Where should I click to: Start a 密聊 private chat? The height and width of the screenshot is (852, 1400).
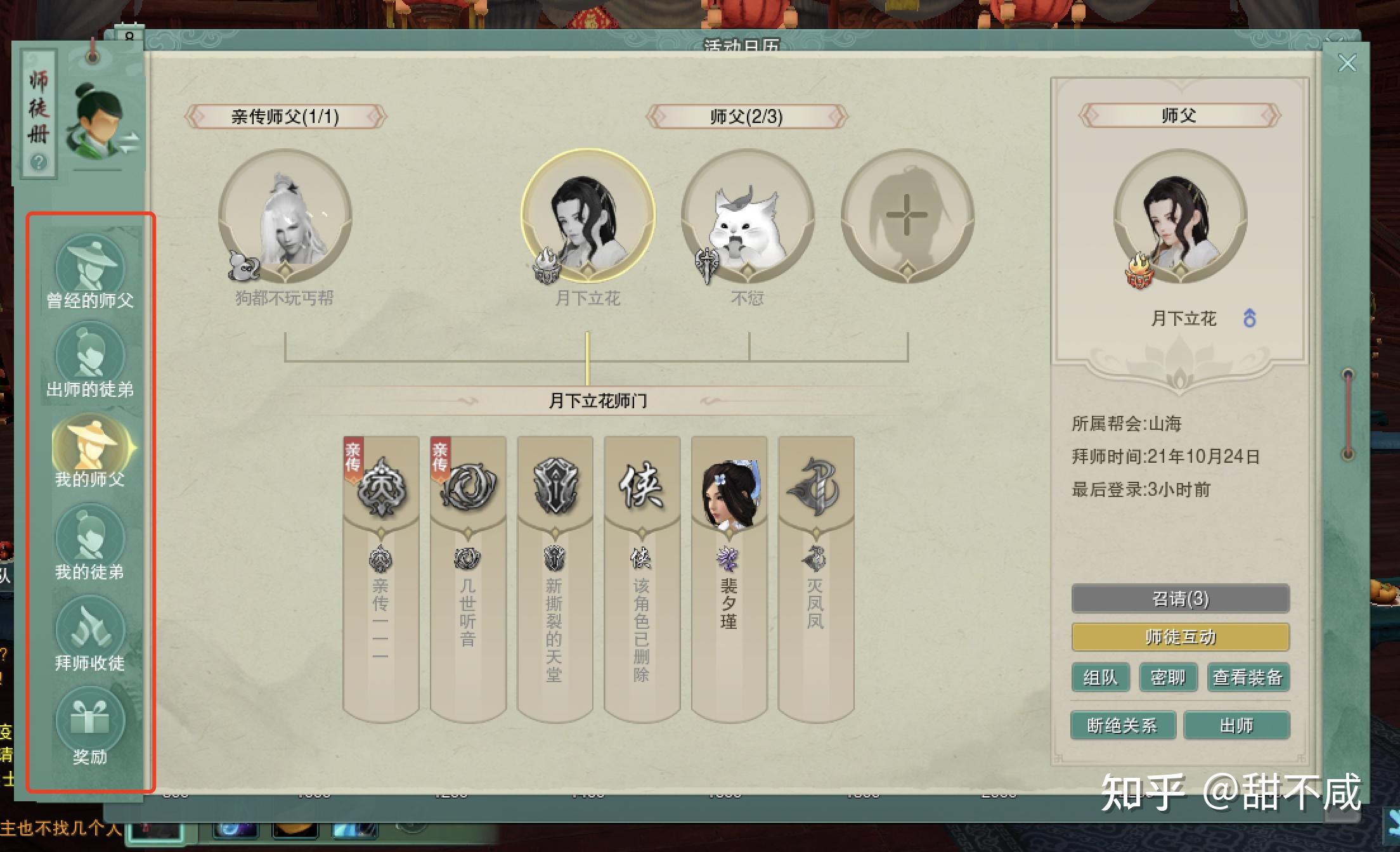[x=1168, y=677]
